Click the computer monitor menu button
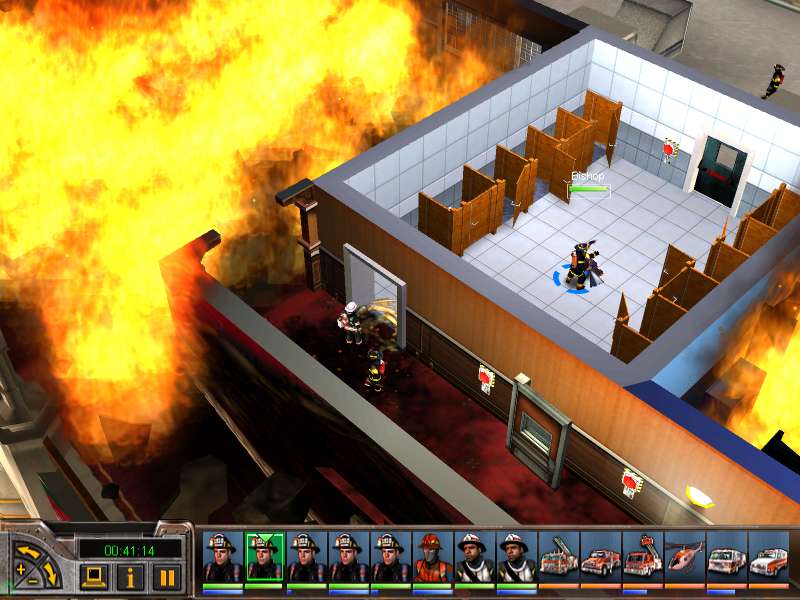 [95, 577]
